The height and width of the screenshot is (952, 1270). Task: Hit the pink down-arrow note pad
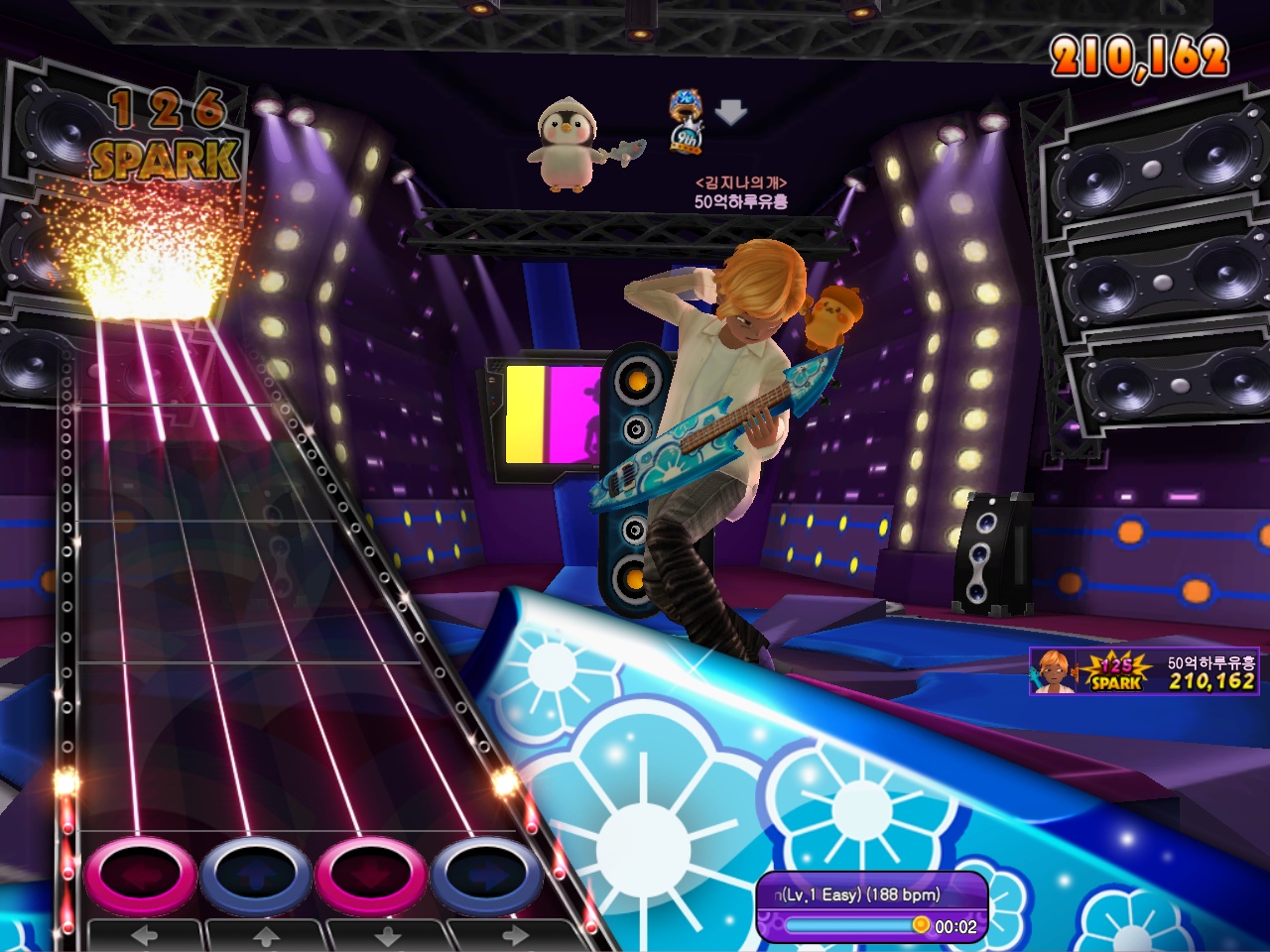pos(371,877)
